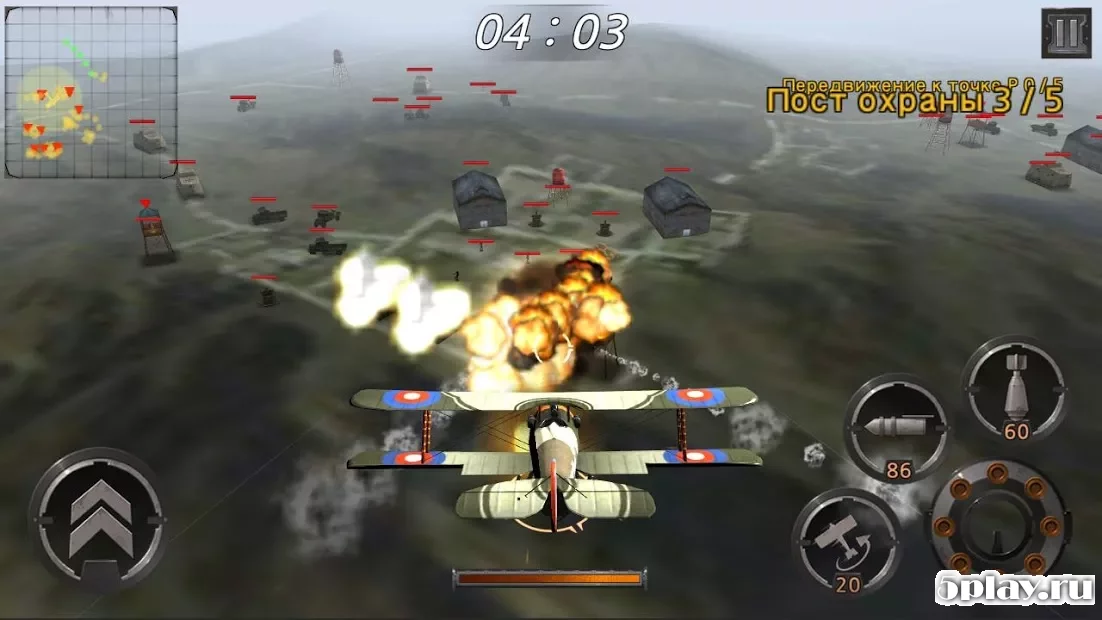The height and width of the screenshot is (620, 1102).
Task: Tap the speed boost chevron button
Action: point(97,516)
